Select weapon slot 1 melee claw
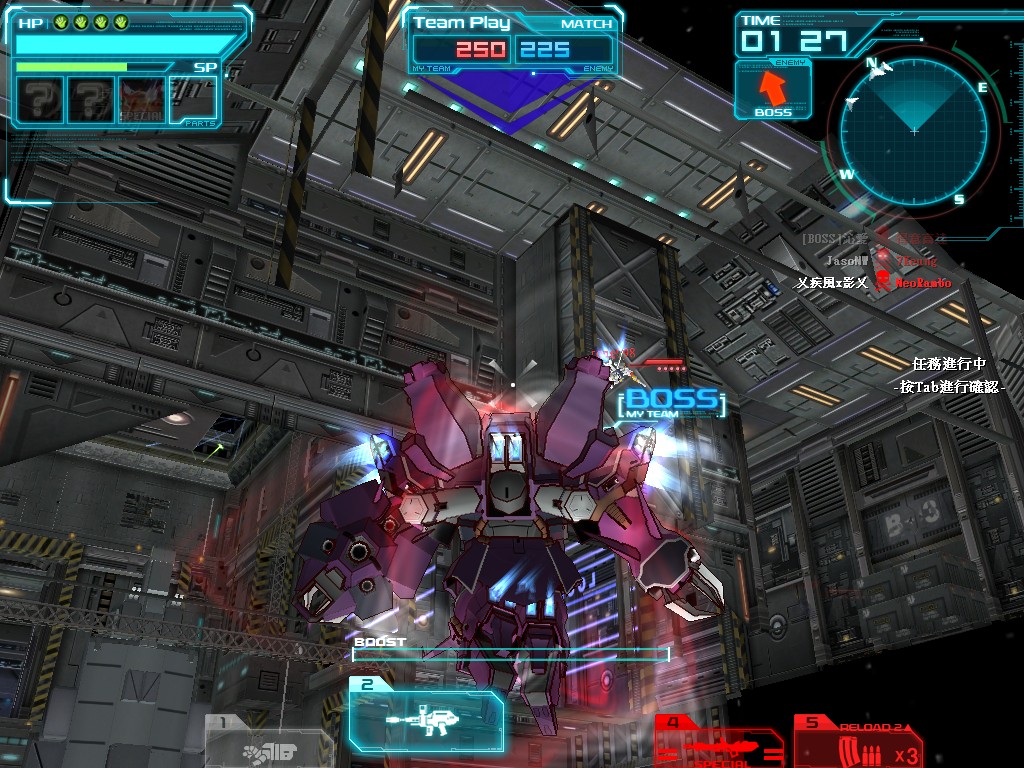Image resolution: width=1024 pixels, height=768 pixels. [267, 745]
